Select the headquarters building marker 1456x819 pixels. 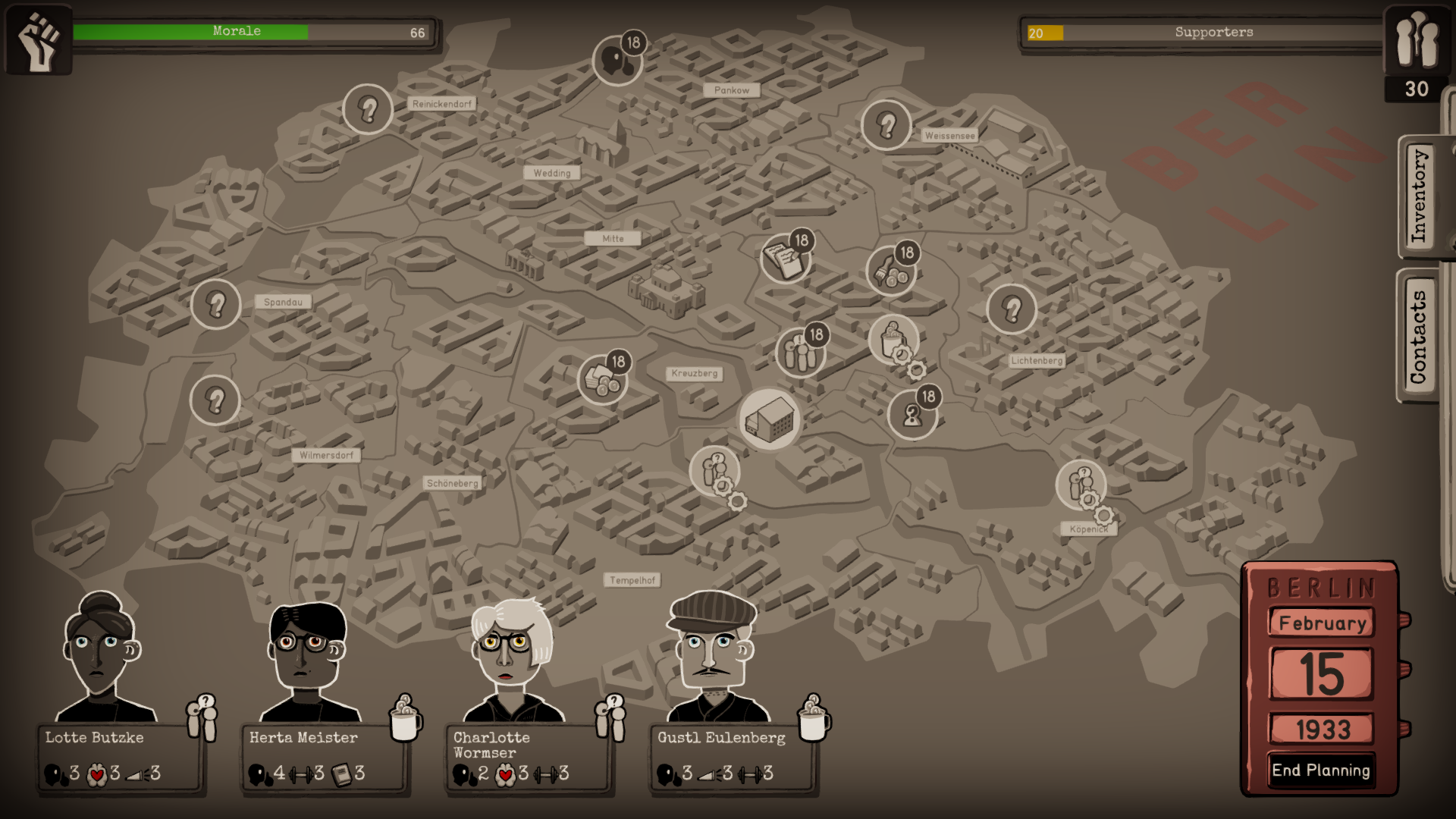[770, 419]
